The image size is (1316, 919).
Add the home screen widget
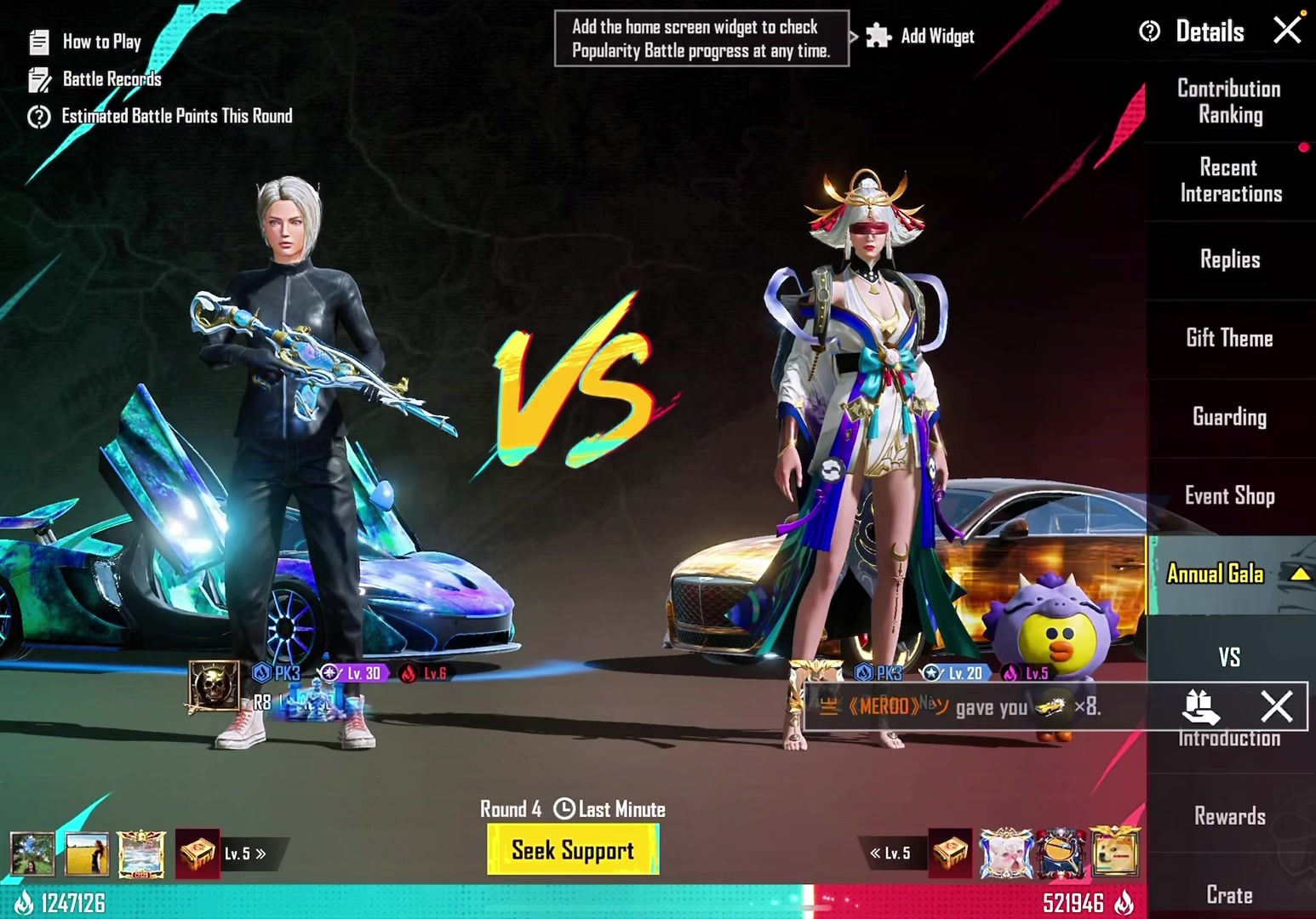click(921, 36)
